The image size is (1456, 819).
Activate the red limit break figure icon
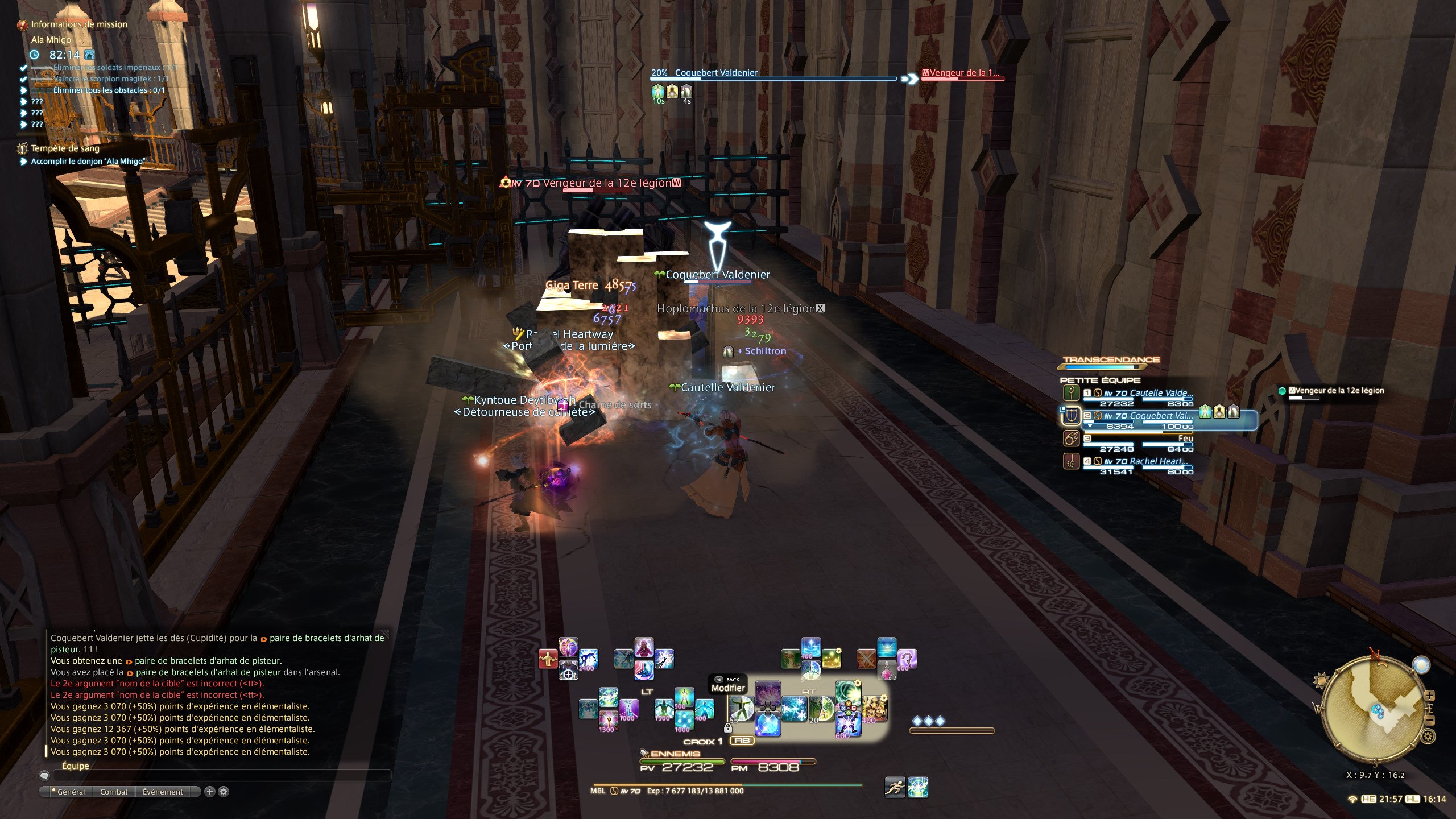click(x=548, y=659)
